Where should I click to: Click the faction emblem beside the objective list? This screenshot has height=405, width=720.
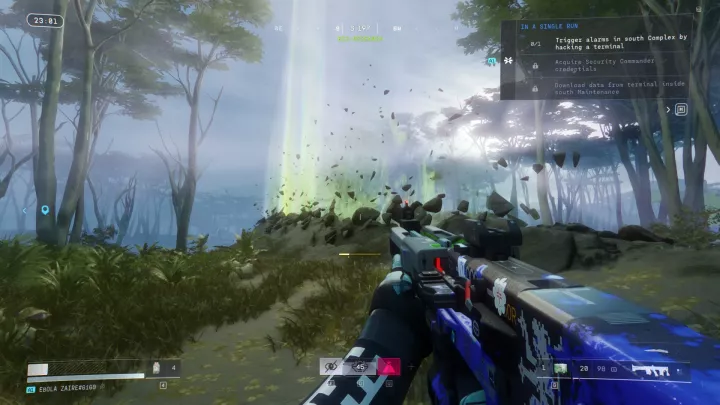506,61
